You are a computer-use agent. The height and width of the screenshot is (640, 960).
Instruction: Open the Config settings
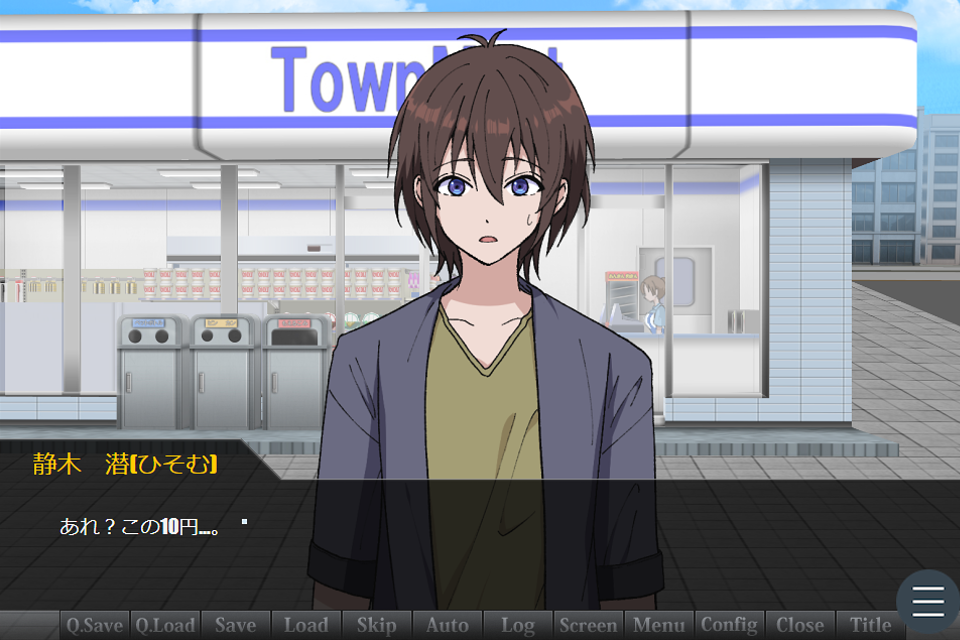pos(729,625)
